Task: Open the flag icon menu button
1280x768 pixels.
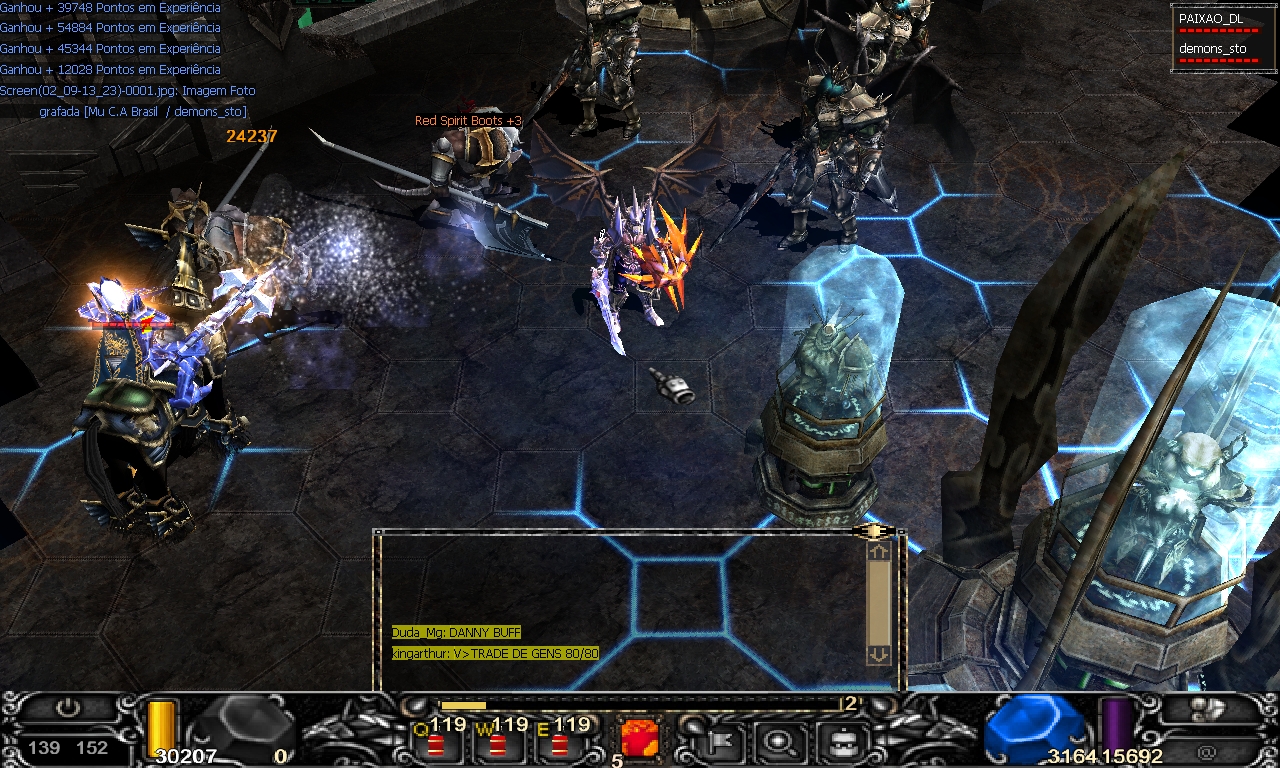Action: (x=715, y=742)
